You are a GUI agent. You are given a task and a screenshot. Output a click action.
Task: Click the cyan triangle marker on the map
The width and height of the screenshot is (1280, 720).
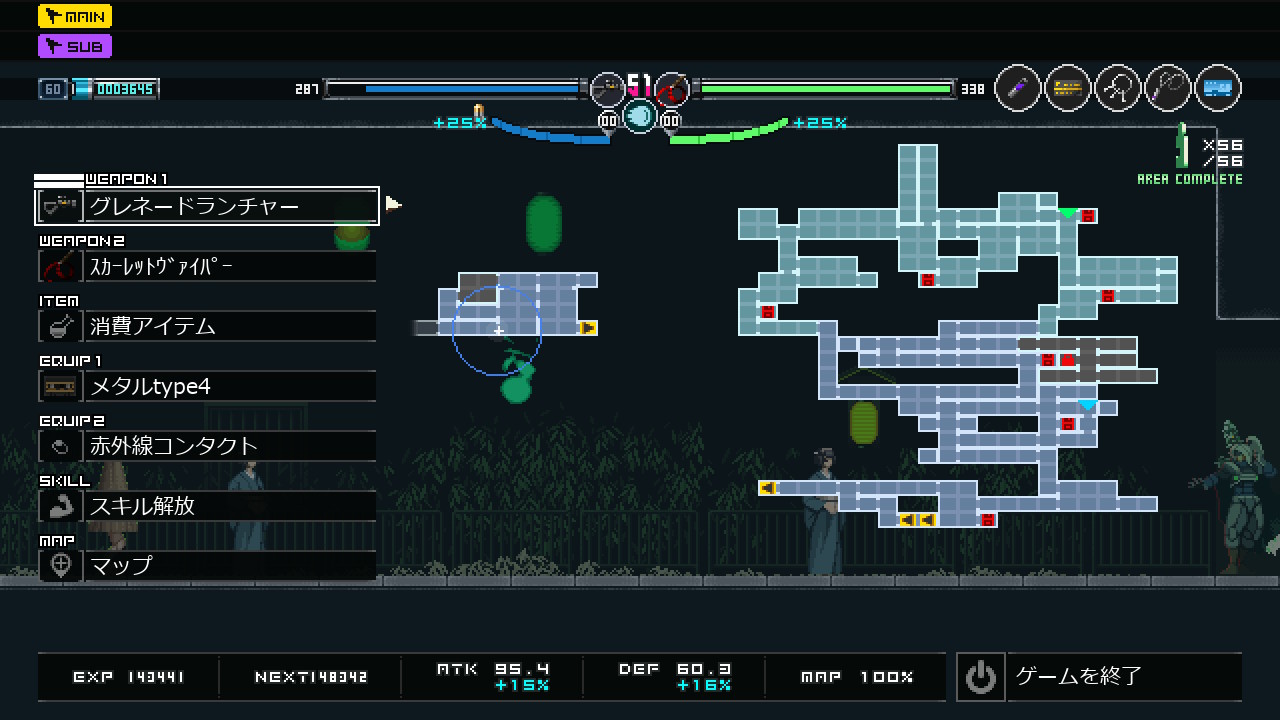[x=1087, y=405]
